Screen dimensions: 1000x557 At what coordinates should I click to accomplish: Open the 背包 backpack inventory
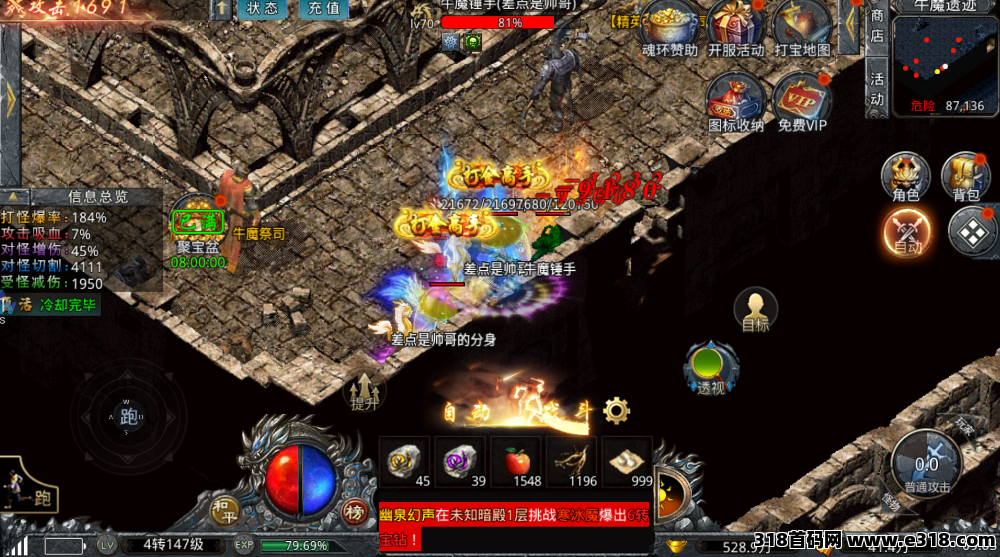965,177
